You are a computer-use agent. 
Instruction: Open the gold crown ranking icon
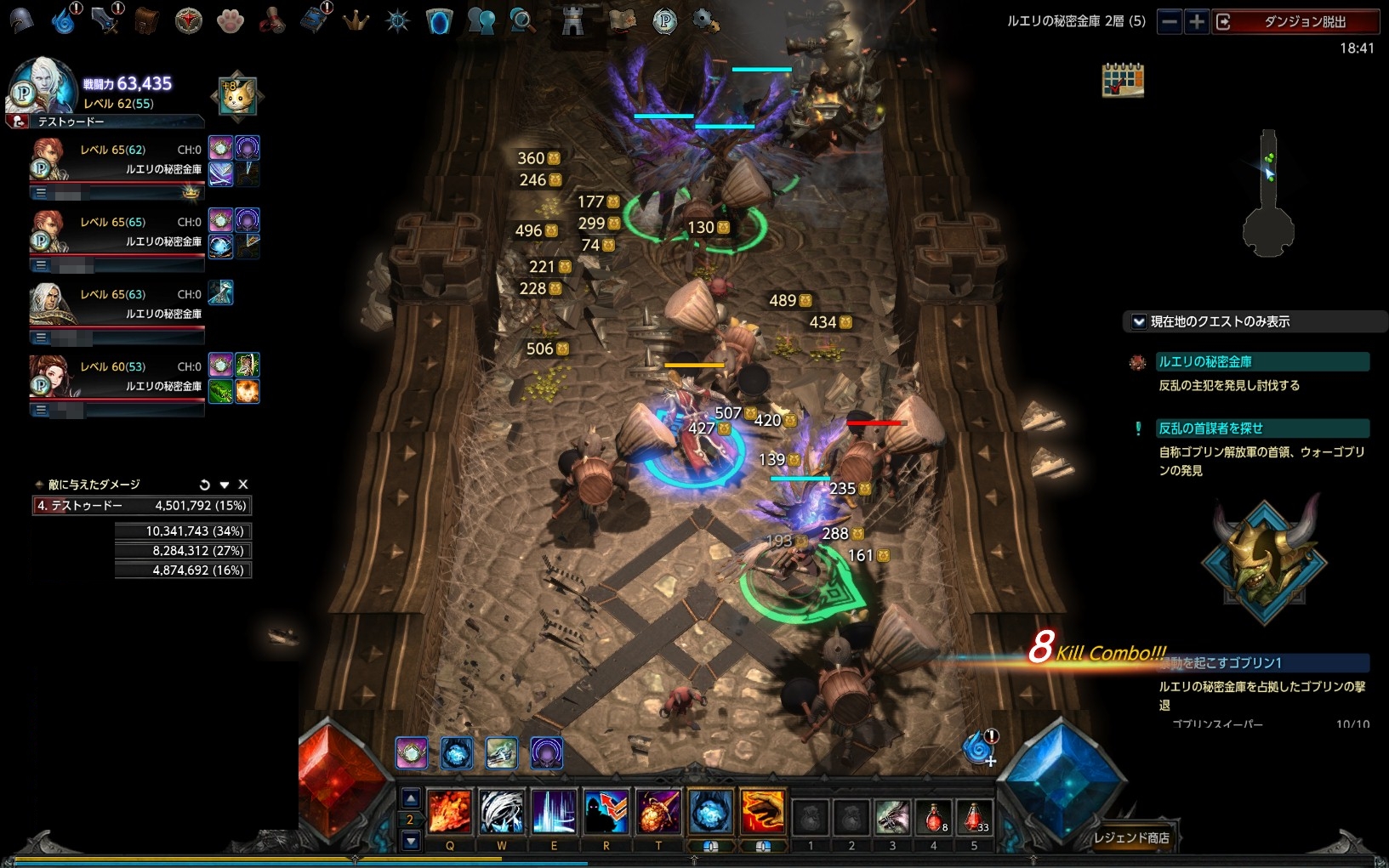click(356, 21)
